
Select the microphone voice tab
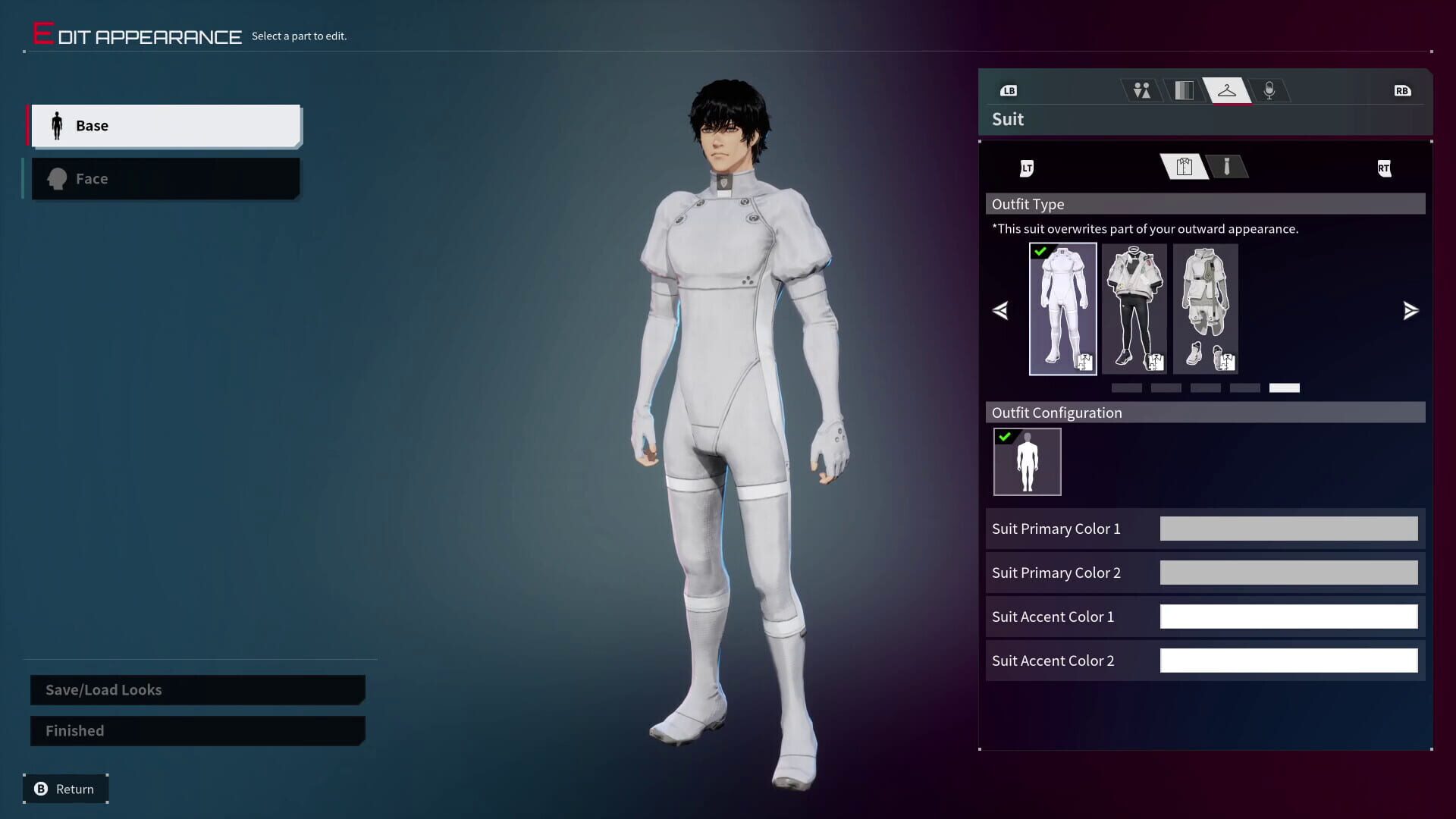click(x=1270, y=90)
